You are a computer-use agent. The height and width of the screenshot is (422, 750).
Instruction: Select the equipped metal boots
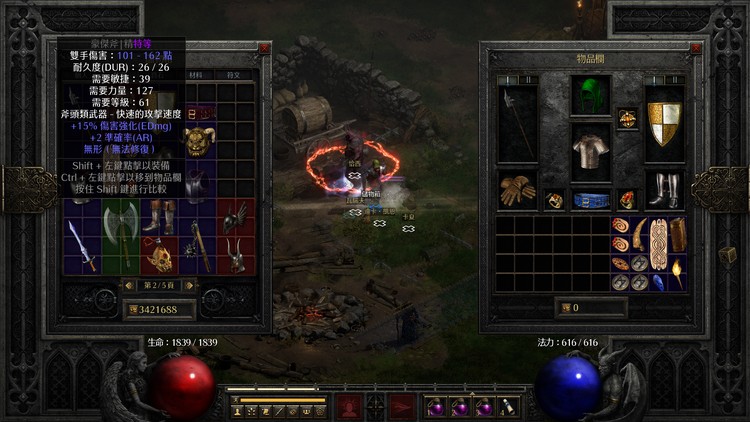coord(663,189)
